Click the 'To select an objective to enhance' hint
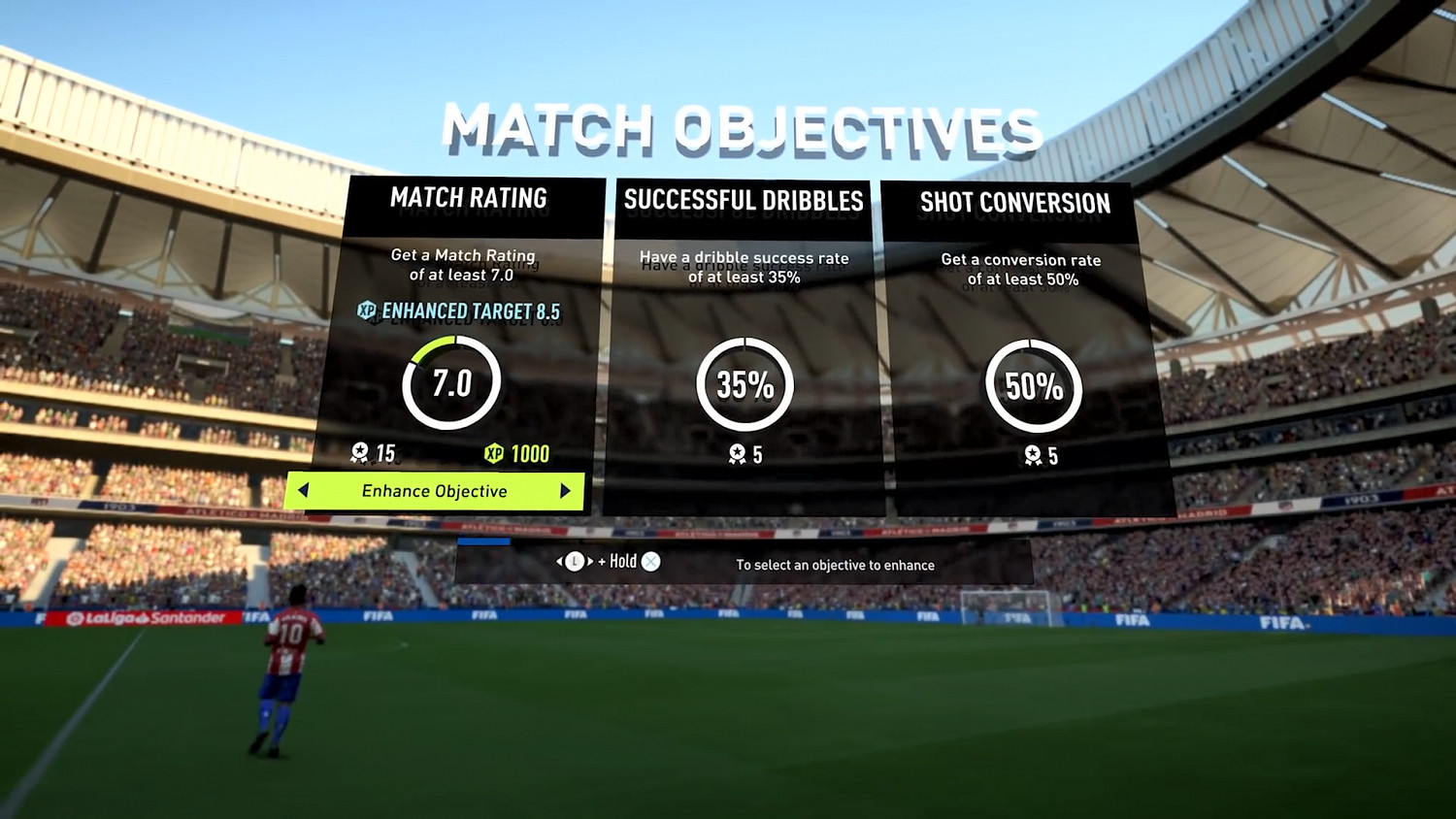 tap(835, 565)
